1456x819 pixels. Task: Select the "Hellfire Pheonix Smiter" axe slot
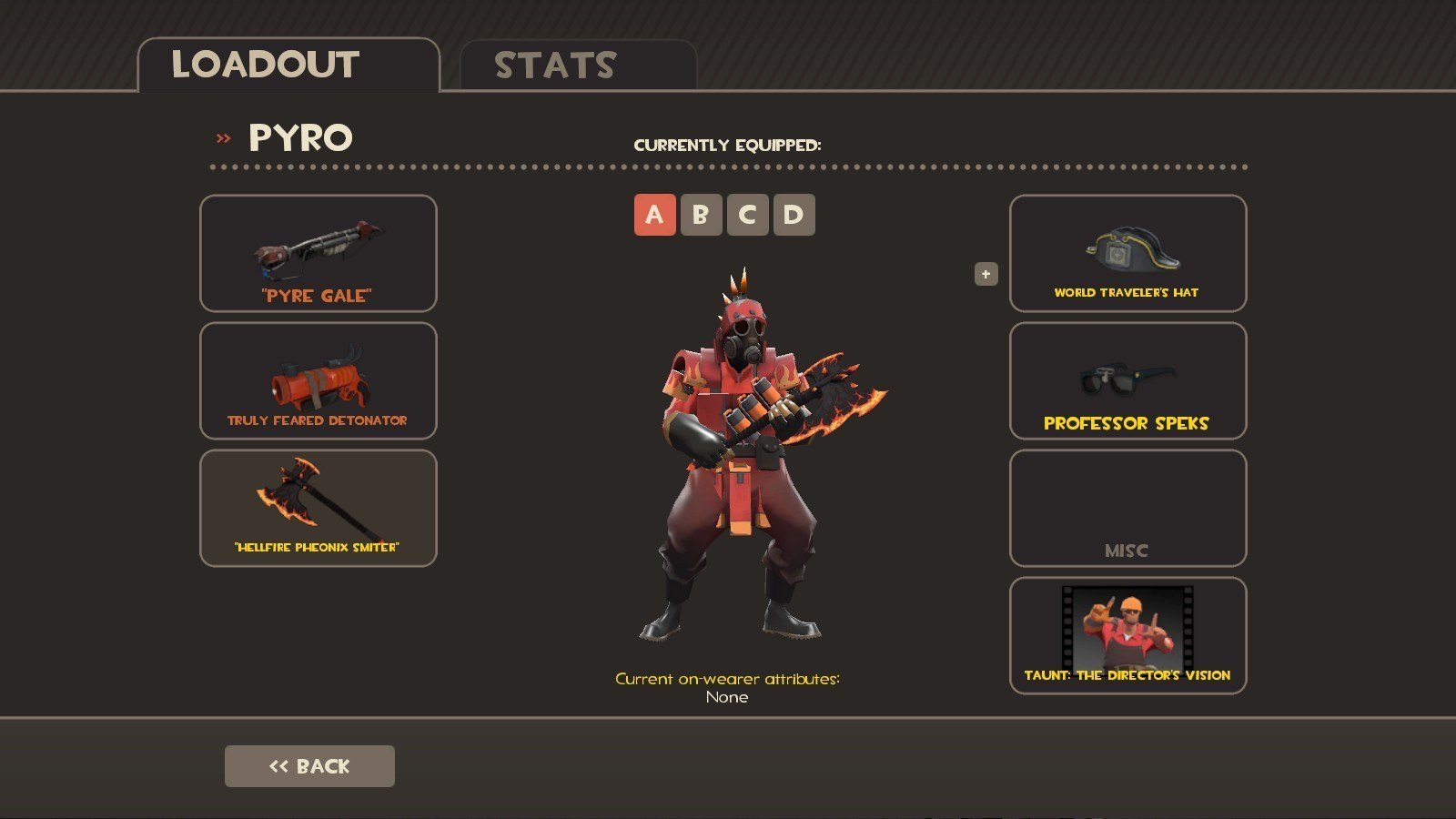[318, 508]
